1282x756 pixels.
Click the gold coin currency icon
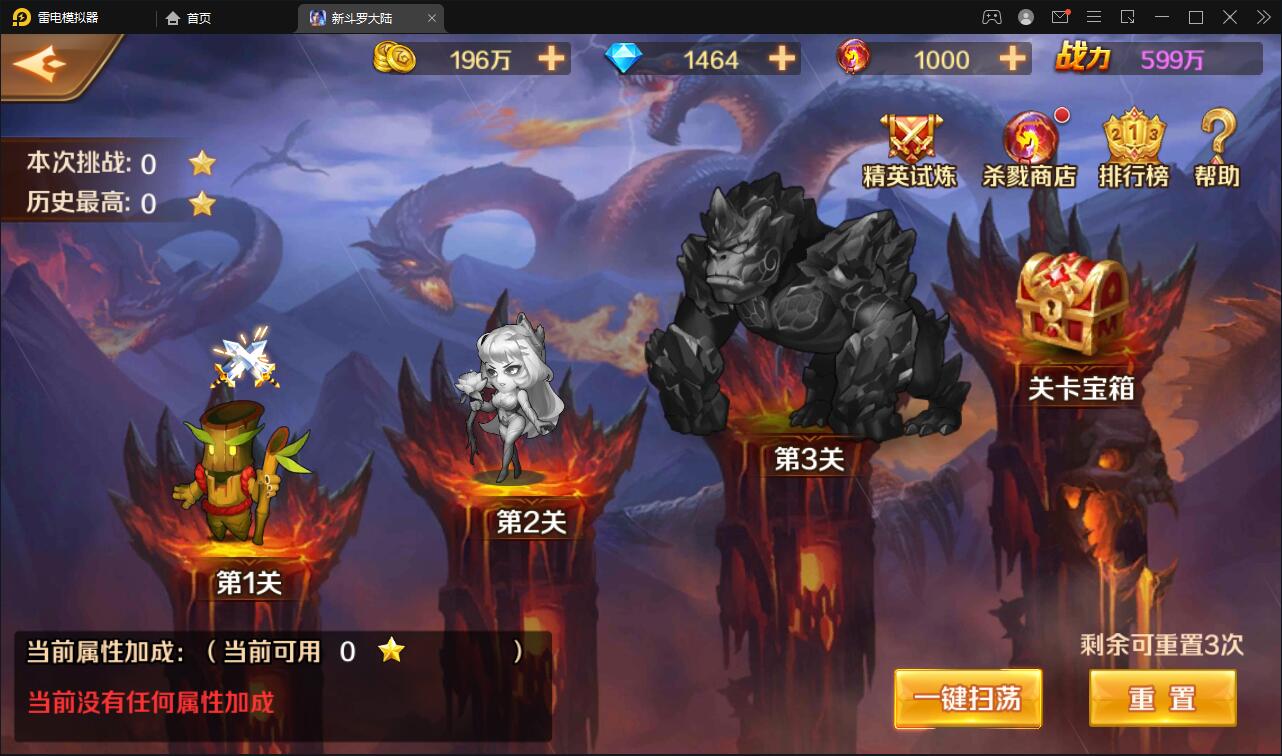[x=396, y=59]
